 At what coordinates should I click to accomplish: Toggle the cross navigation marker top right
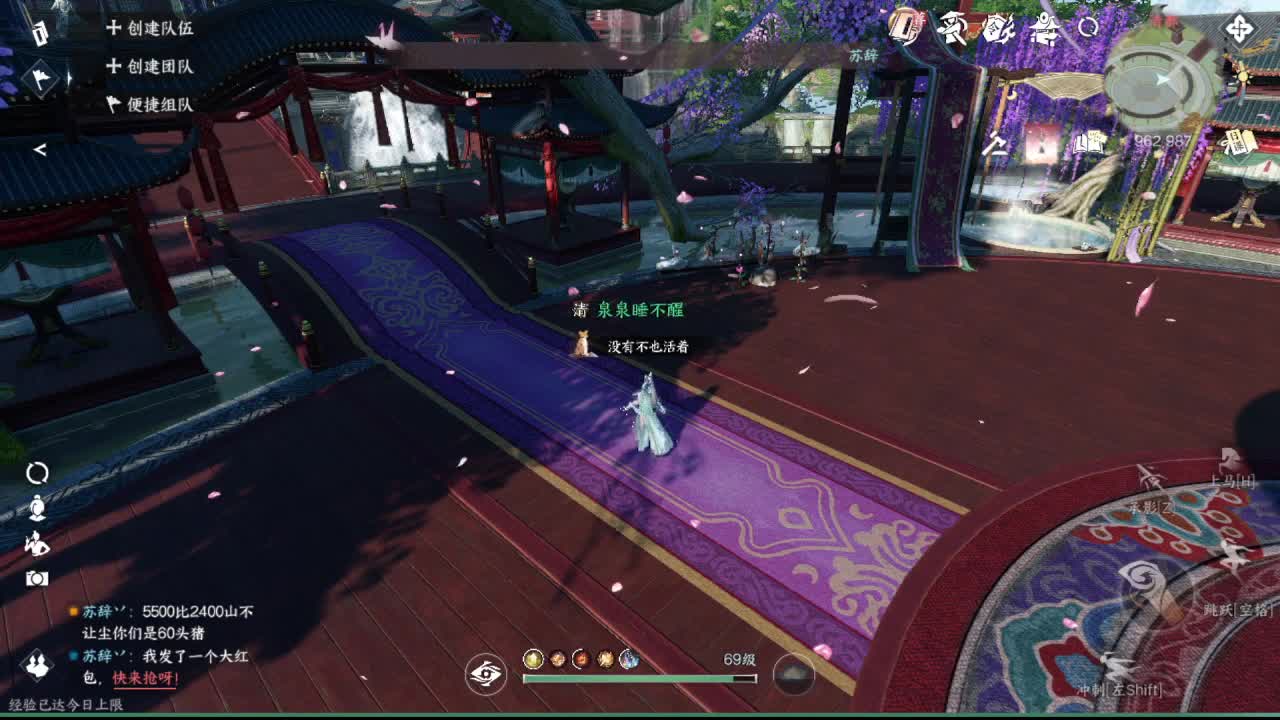click(x=1238, y=30)
